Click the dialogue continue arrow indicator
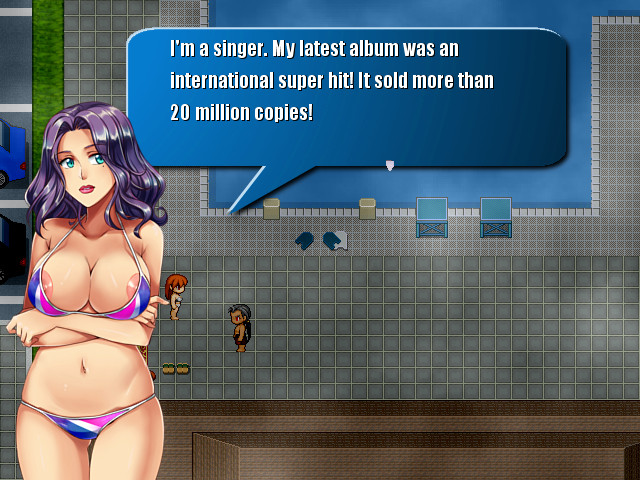640x480 pixels. [390, 165]
